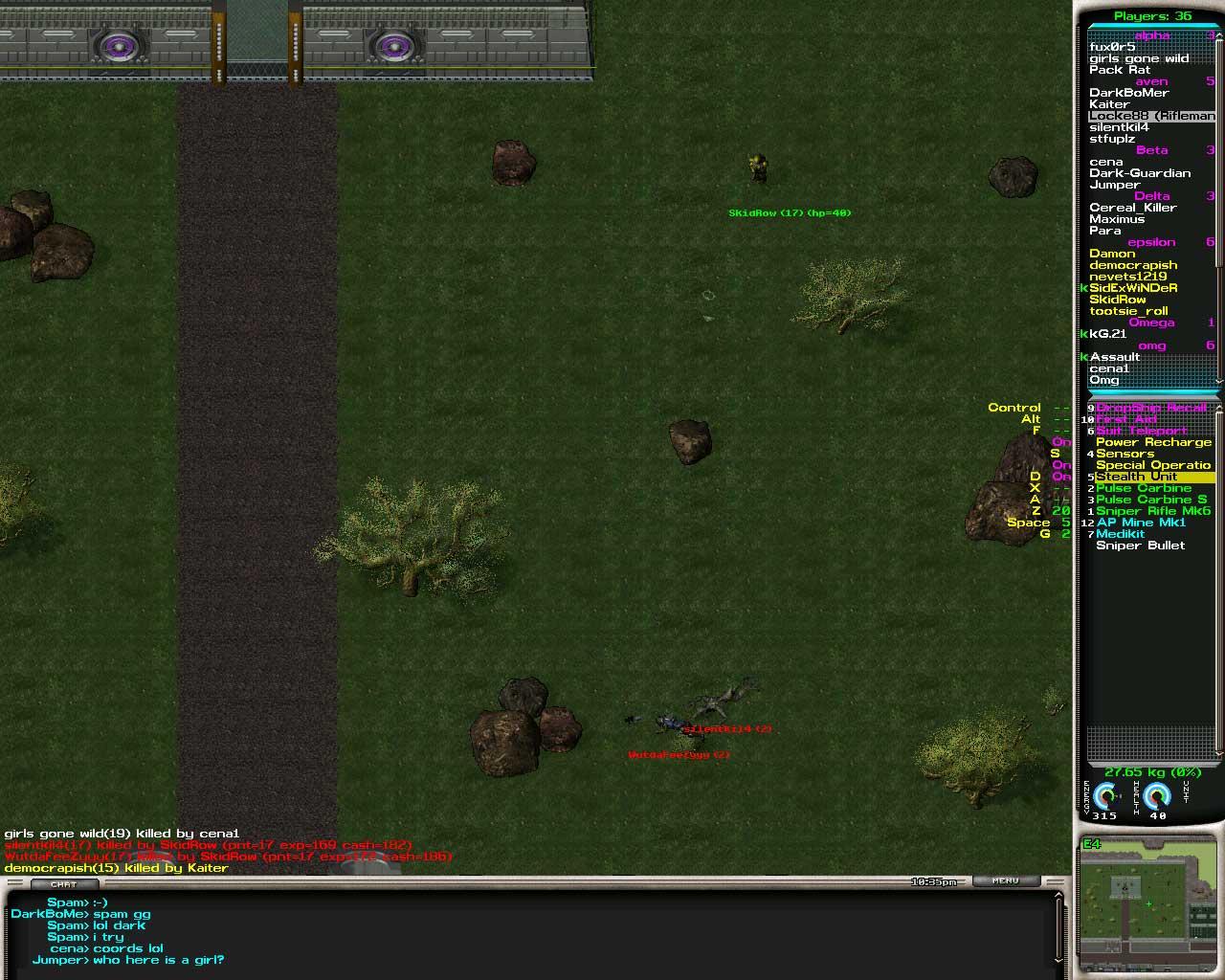This screenshot has height=980, width=1225.
Task: Use First Aid from the item list
Action: pyautogui.click(x=1126, y=419)
